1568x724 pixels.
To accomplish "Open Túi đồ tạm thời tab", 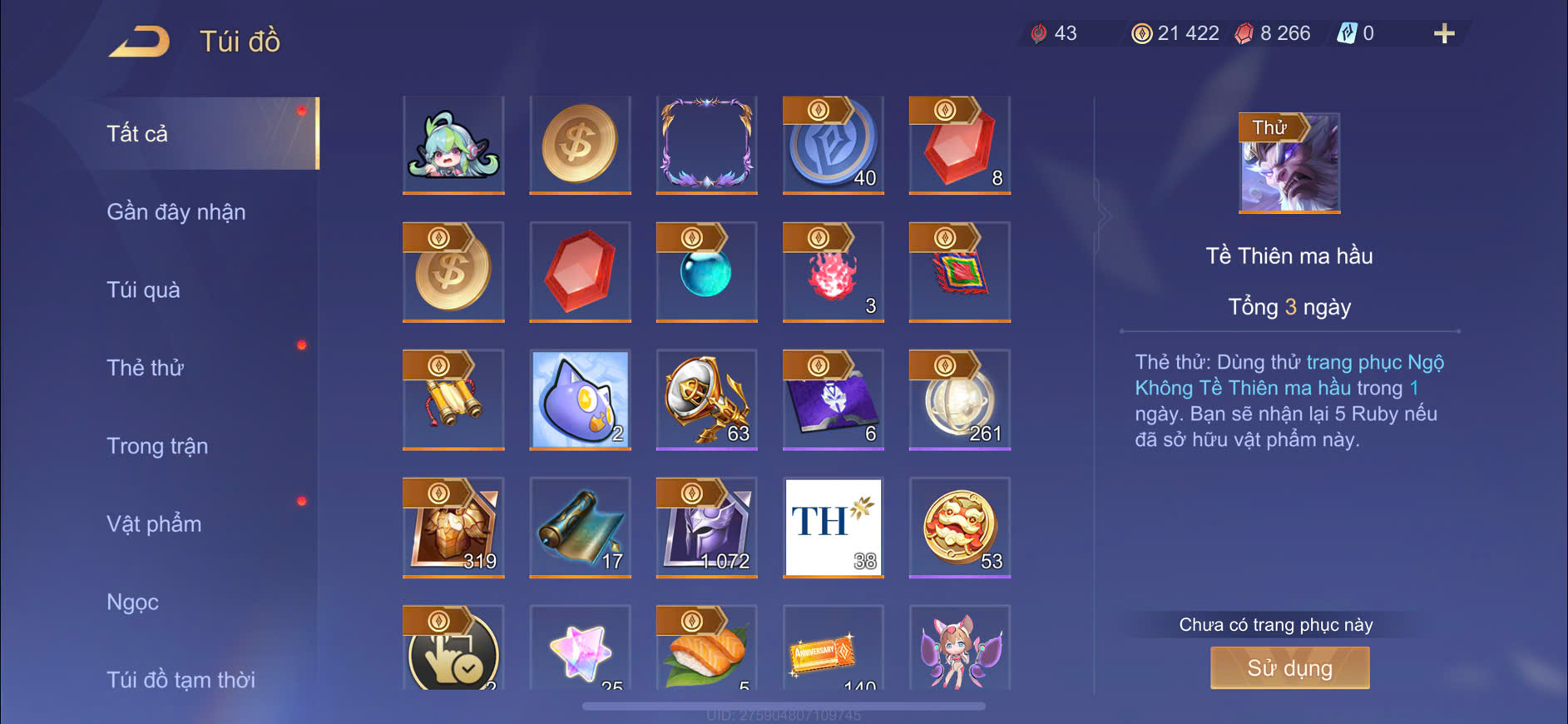I will 181,680.
